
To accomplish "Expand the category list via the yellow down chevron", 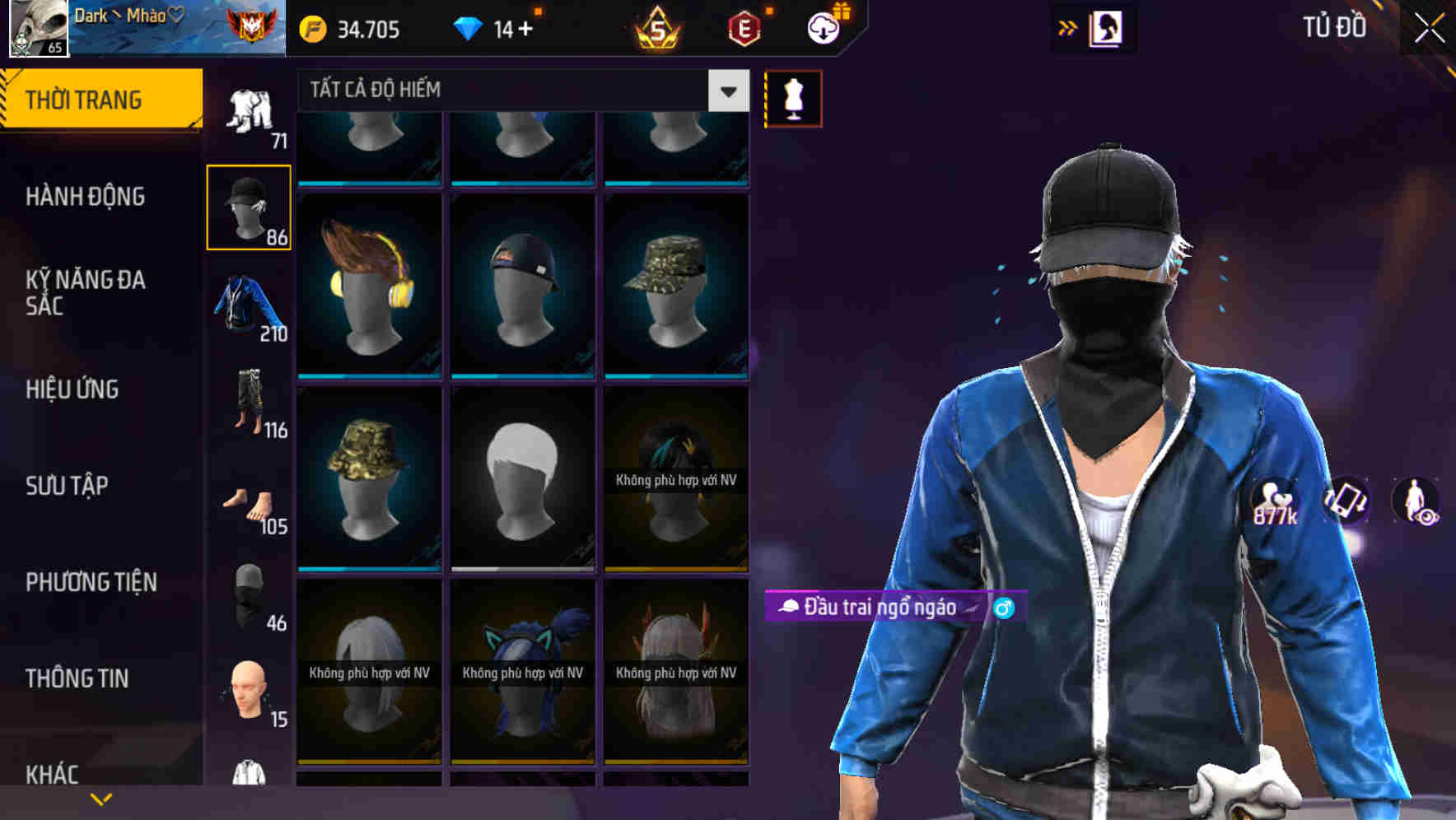I will point(102,798).
